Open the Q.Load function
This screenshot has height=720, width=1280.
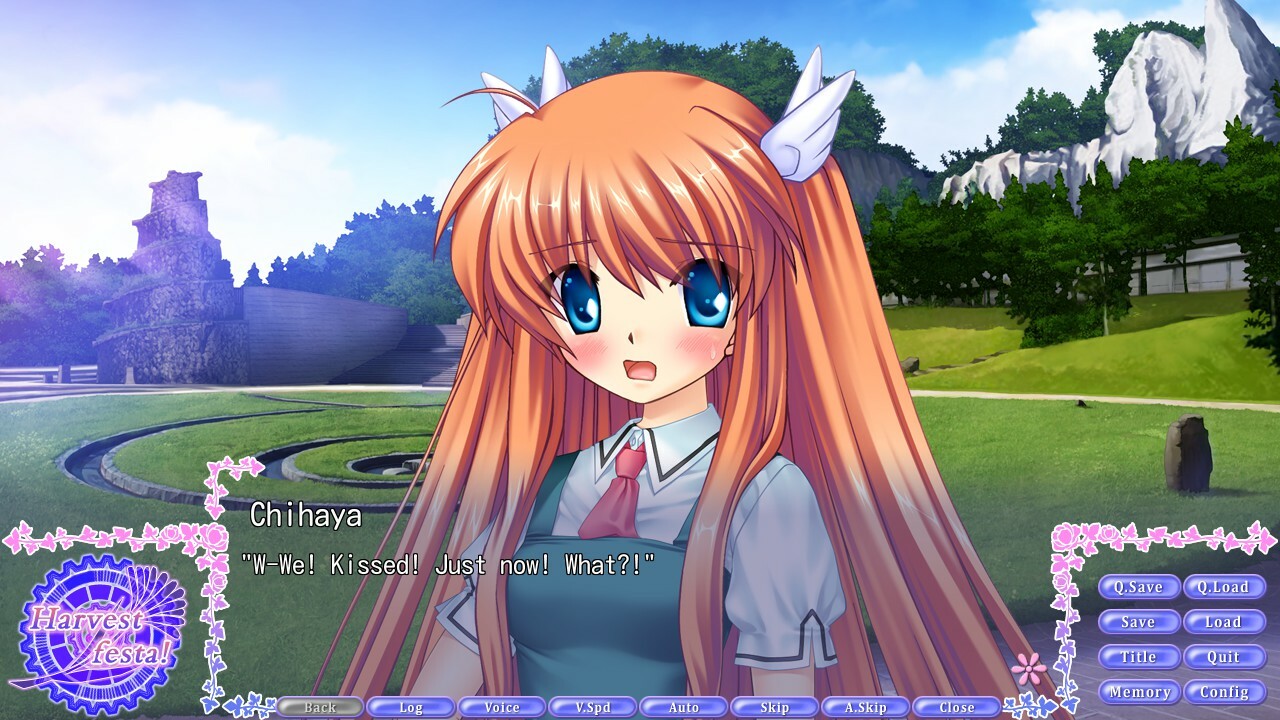[1224, 587]
